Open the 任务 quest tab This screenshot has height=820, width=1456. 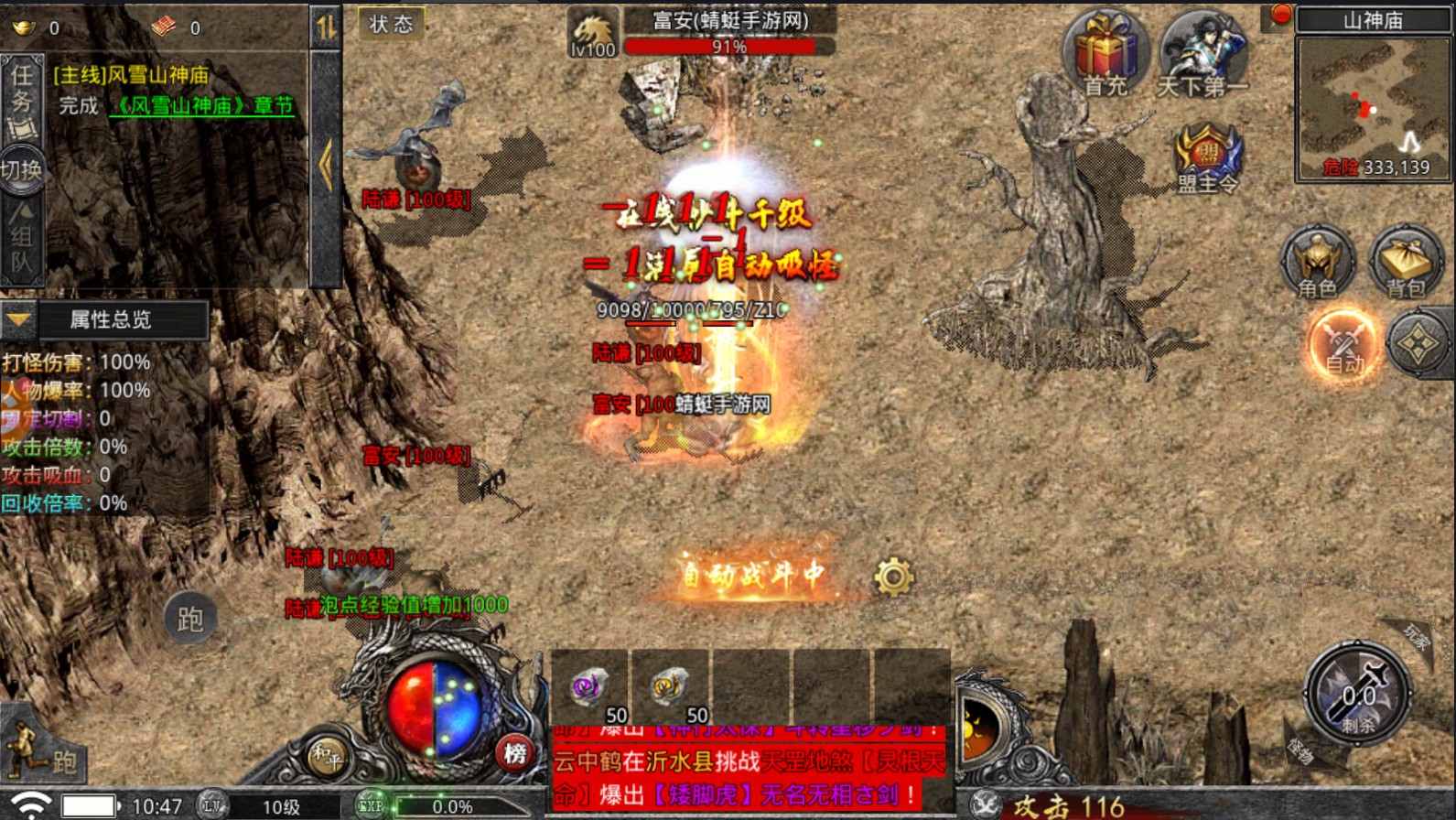pos(21,98)
